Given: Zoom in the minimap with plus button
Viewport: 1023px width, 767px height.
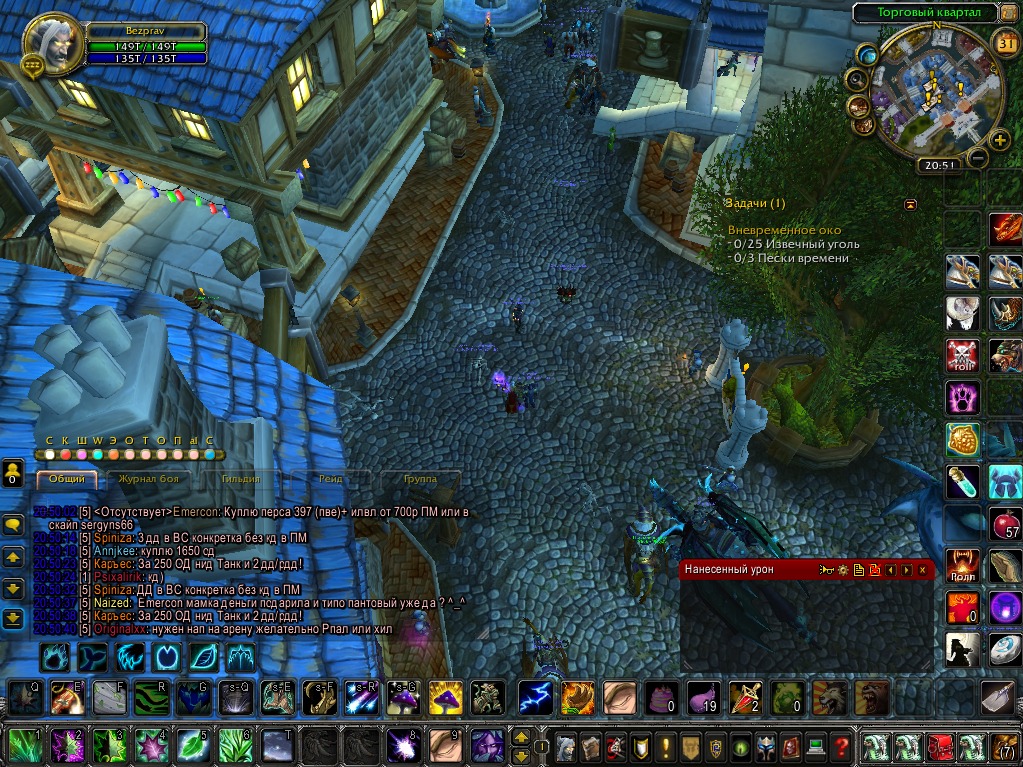Looking at the screenshot, I should click(1000, 140).
